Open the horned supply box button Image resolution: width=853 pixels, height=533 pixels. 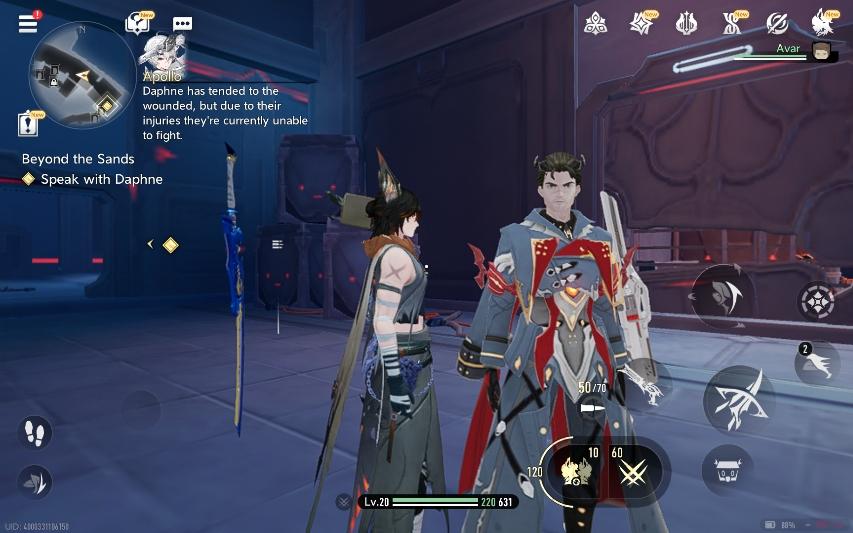[727, 469]
